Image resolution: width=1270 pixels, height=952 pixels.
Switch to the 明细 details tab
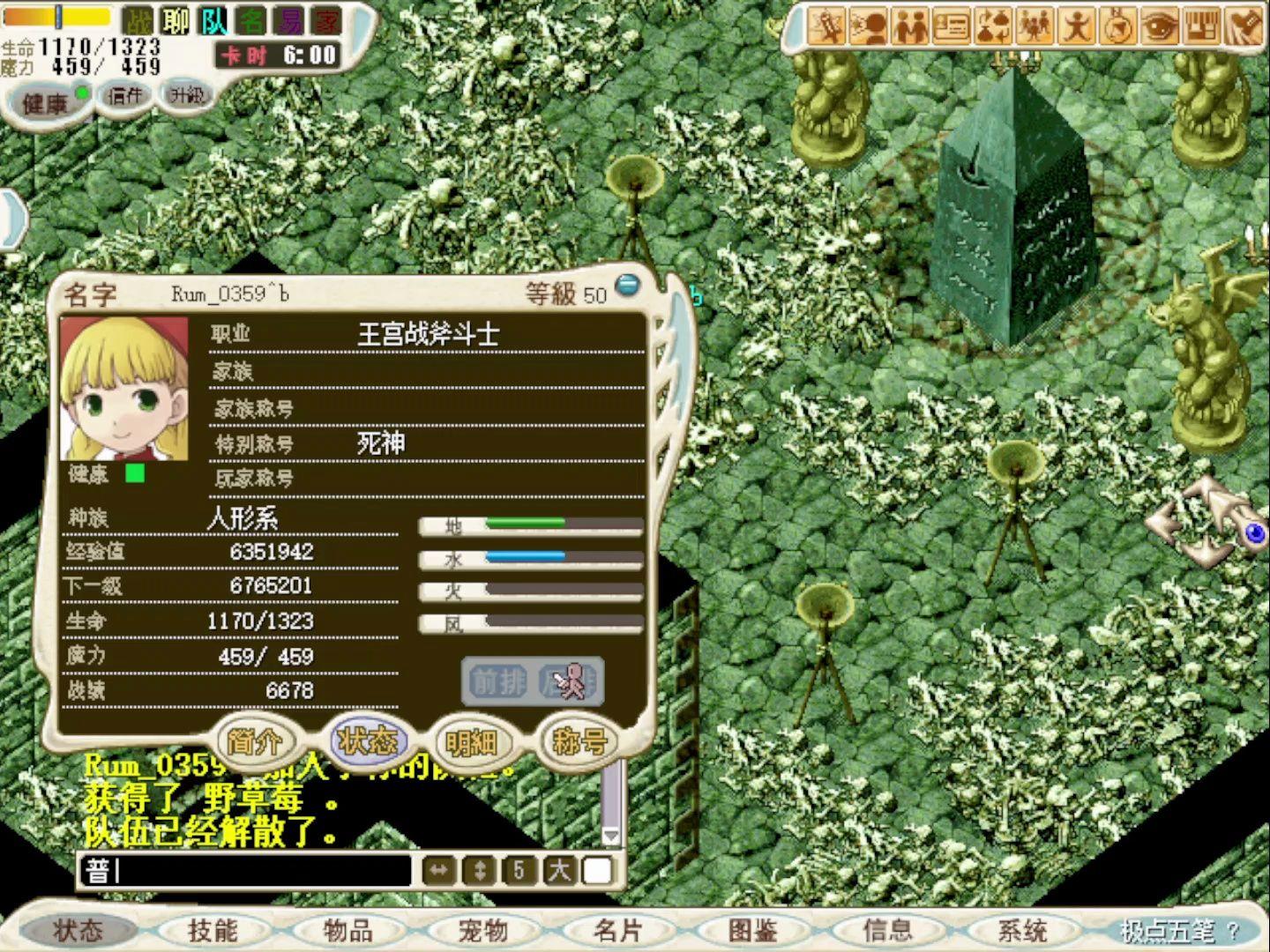click(x=473, y=743)
